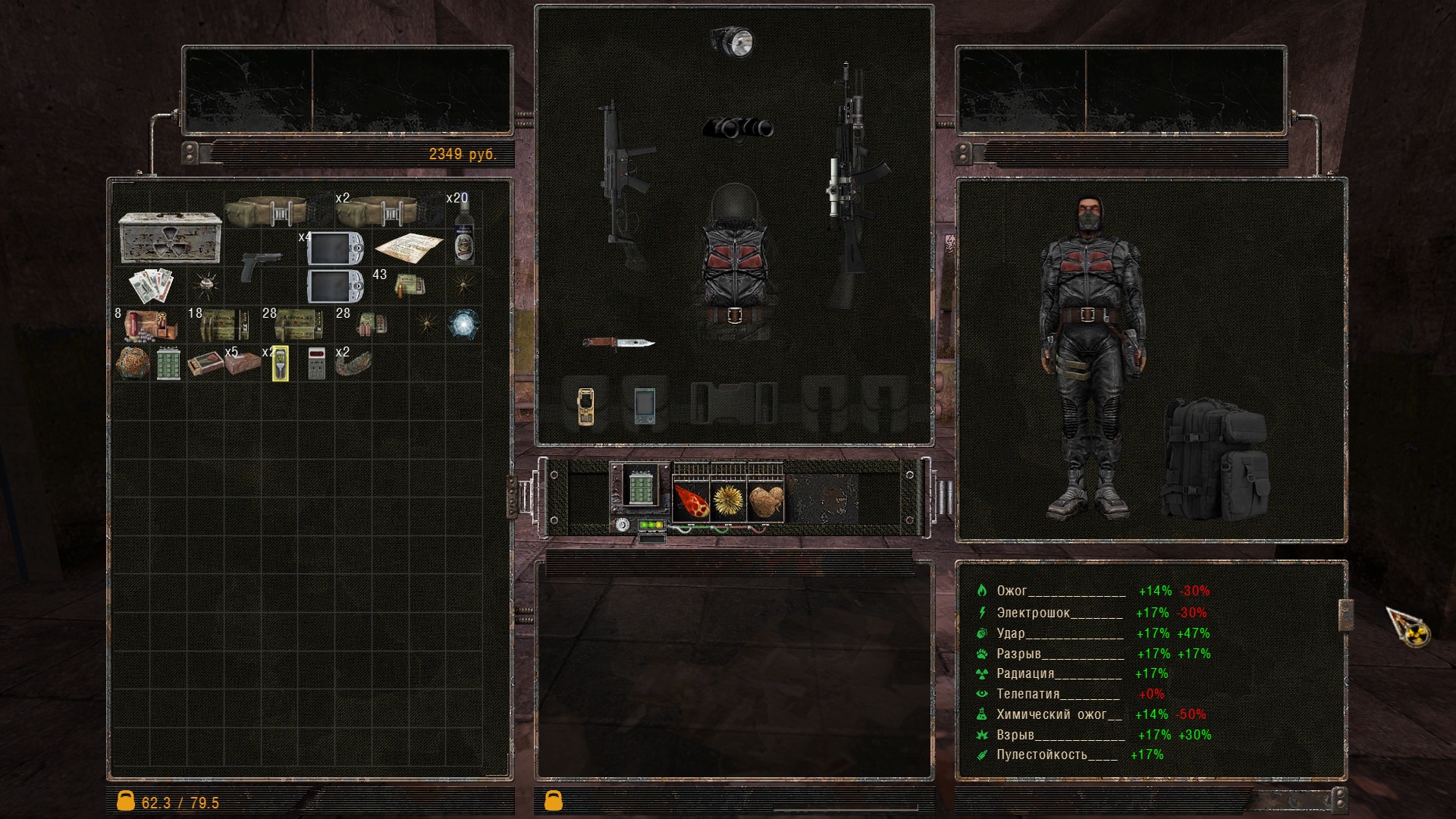Screen dimensions: 1456x819
Task: Pick the glowing blue crystal artifact
Action: click(463, 324)
